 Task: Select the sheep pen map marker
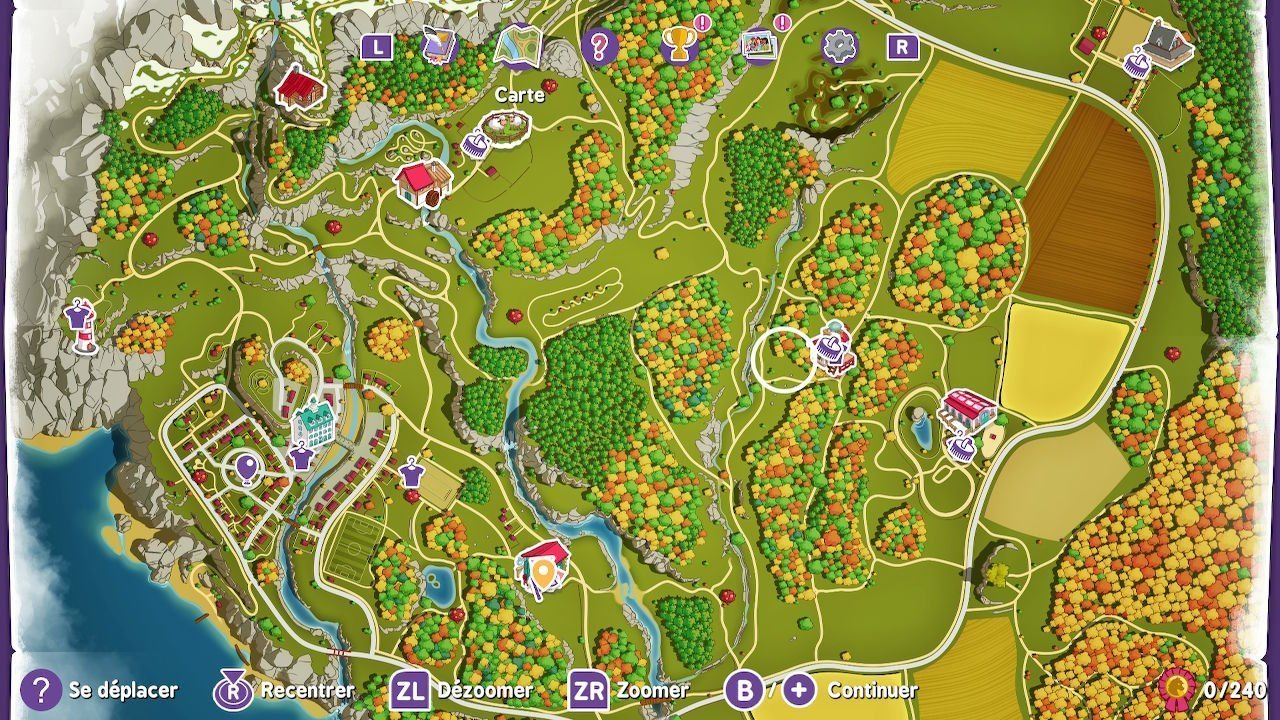coord(505,126)
